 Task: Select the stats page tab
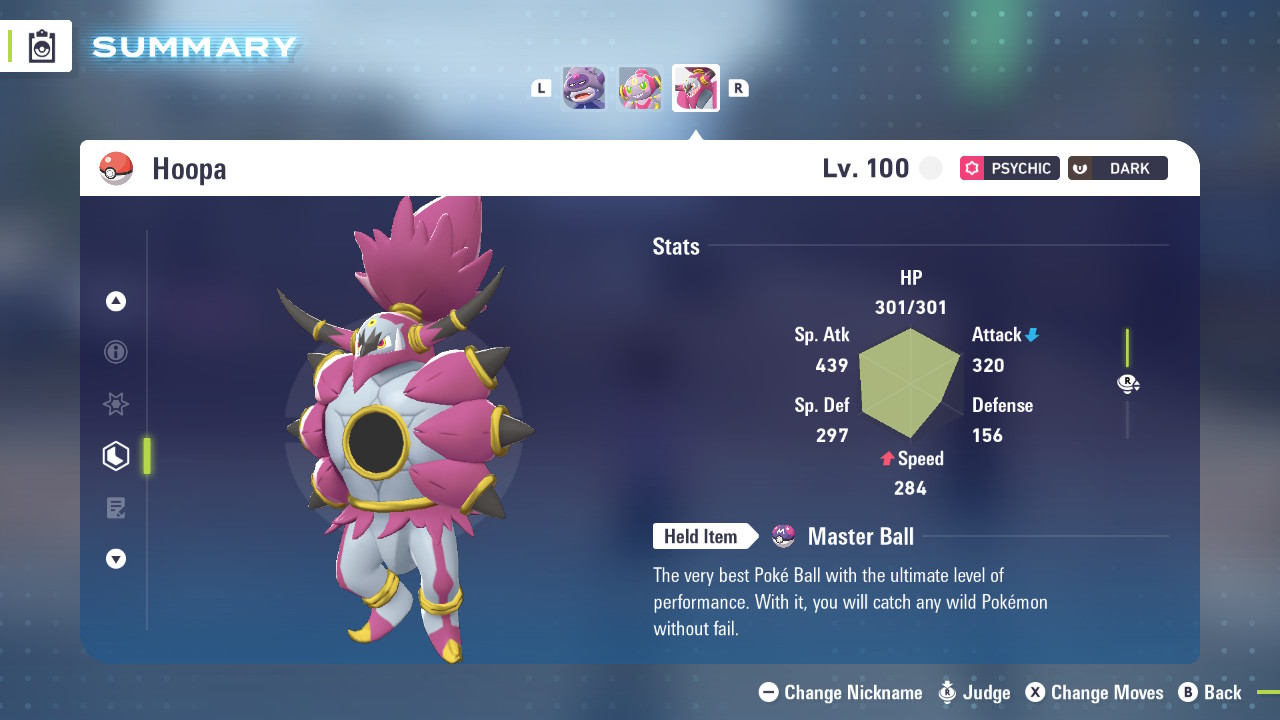pos(116,456)
